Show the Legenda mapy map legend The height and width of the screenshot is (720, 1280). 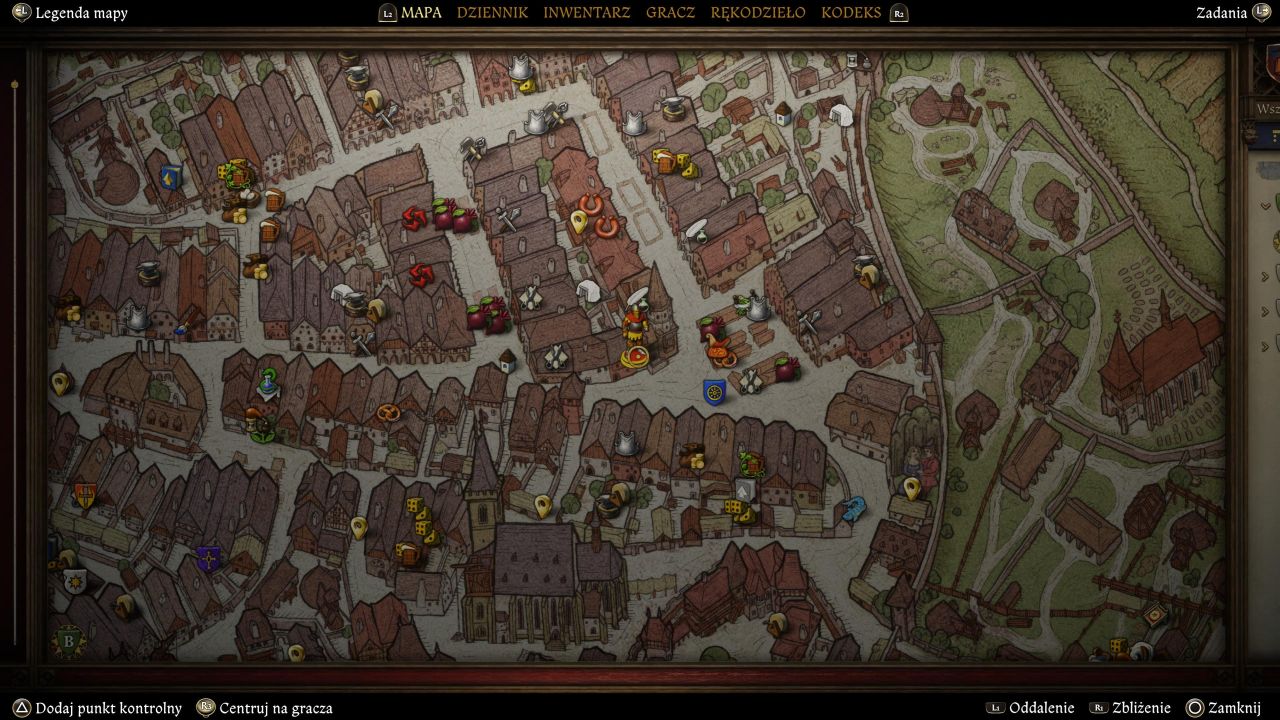tap(81, 13)
